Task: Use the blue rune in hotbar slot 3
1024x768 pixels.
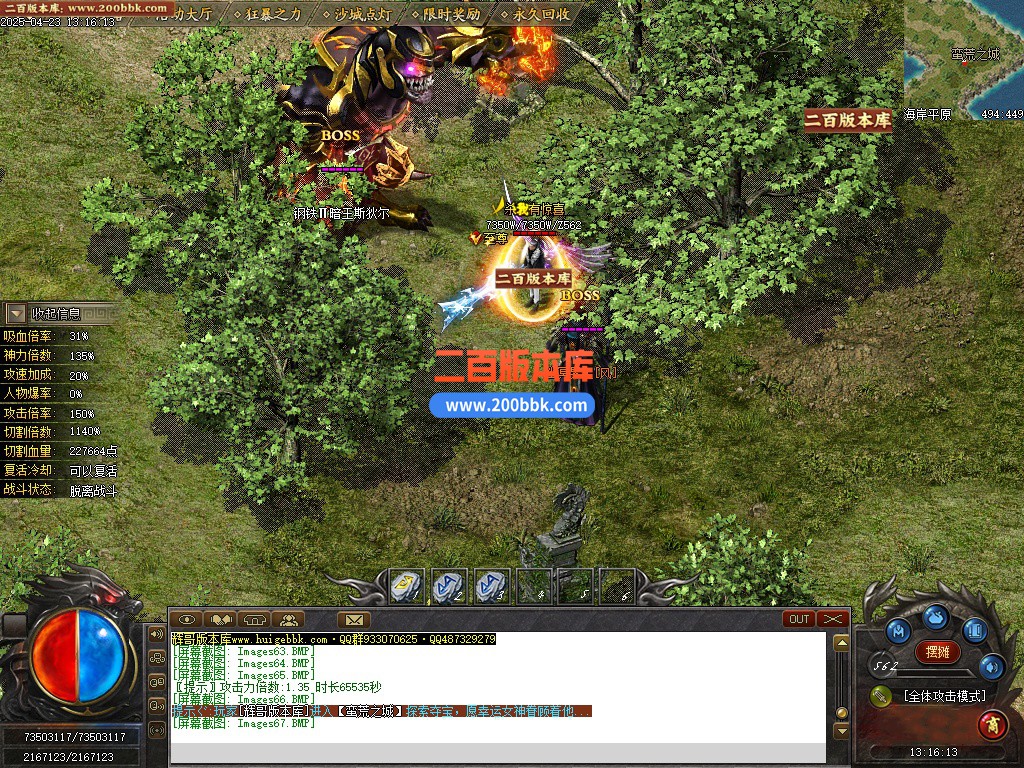Action: point(492,586)
